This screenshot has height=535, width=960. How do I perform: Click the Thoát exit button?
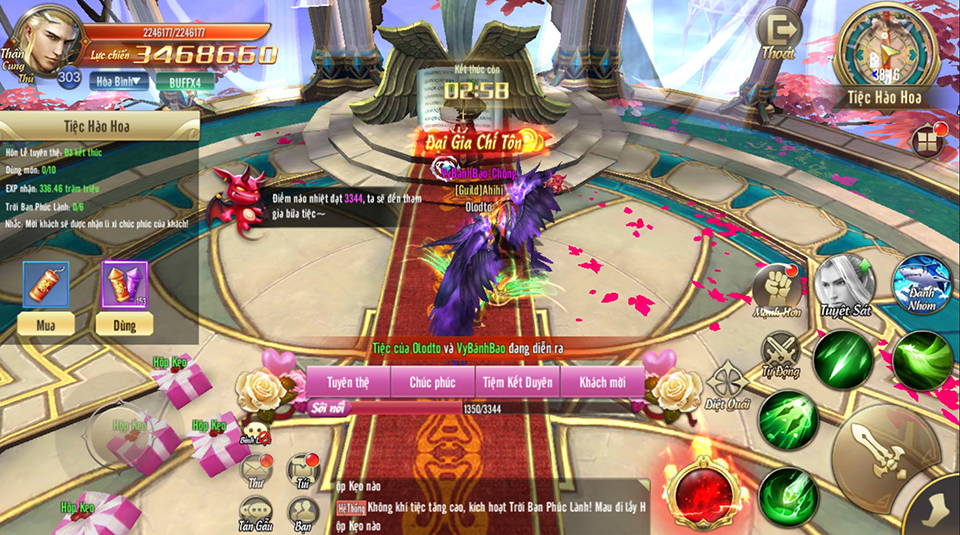[x=778, y=36]
